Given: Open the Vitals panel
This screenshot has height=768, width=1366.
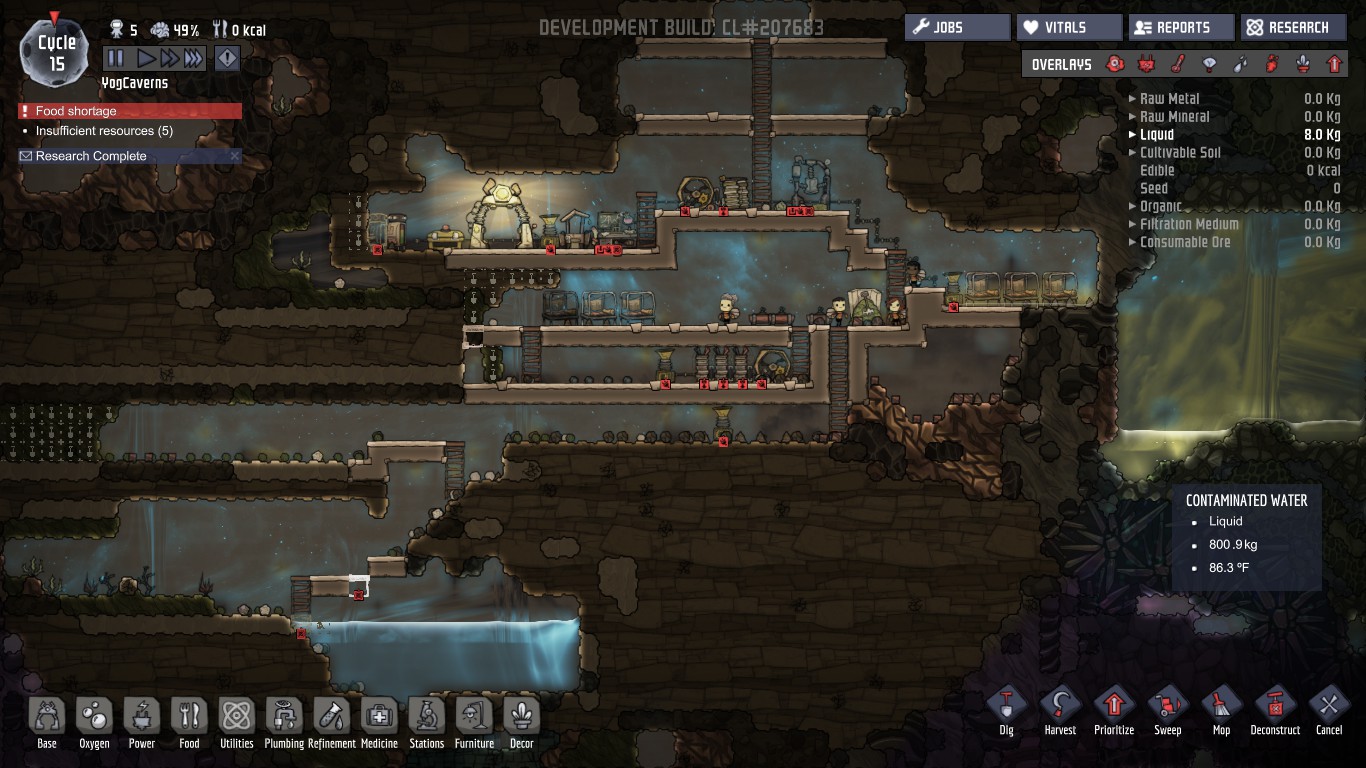Looking at the screenshot, I should 1069,28.
